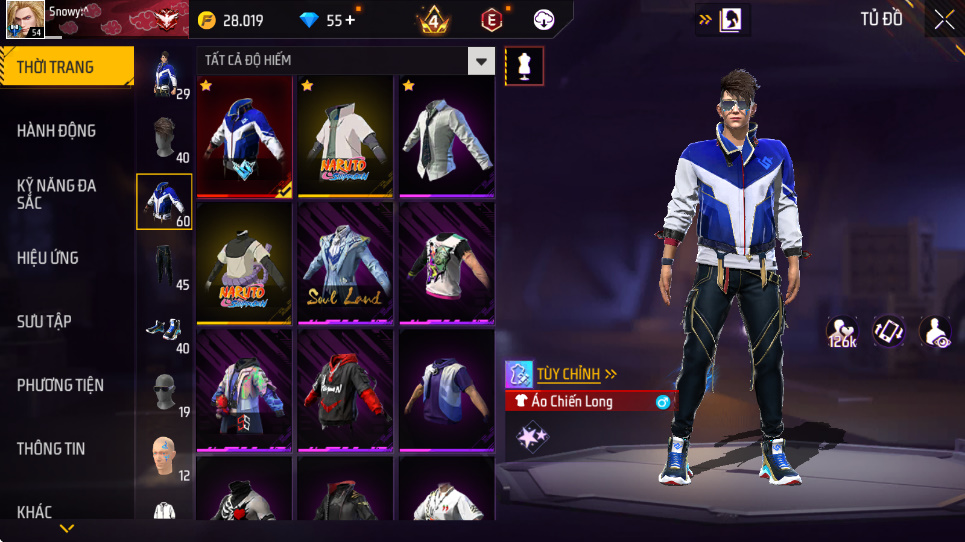
Task: Open the Thông Tin tab
Action: coord(66,449)
